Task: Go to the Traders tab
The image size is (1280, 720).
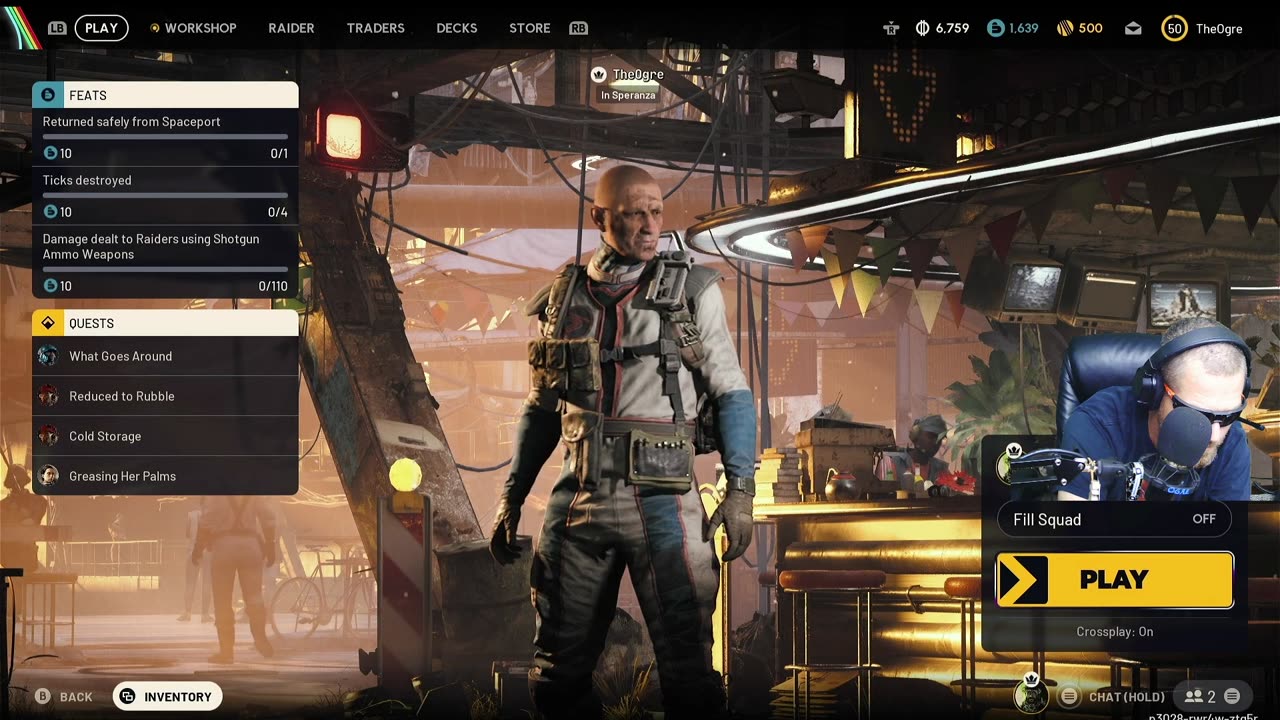Action: coord(375,28)
